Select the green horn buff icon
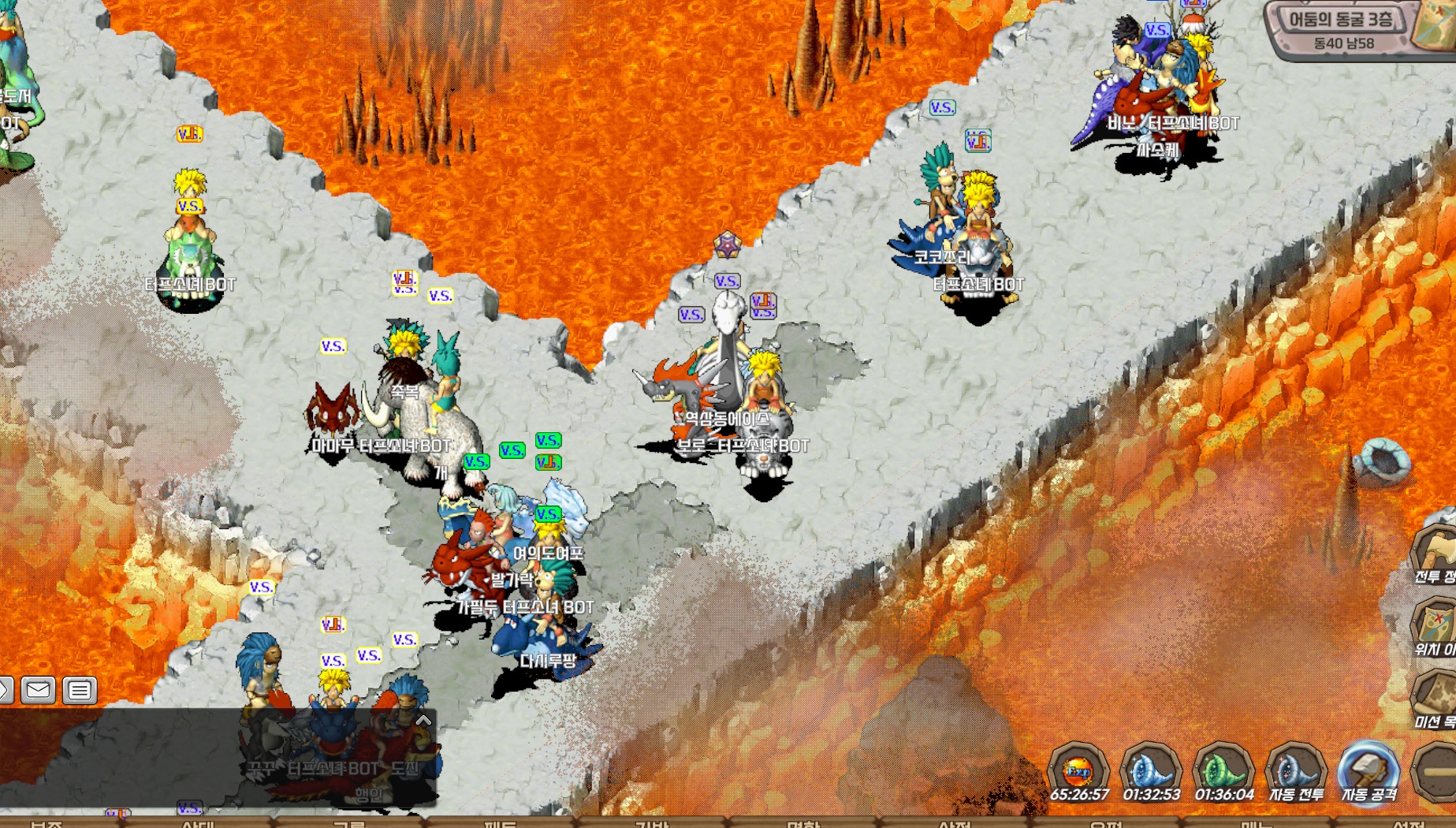This screenshot has width=1456, height=828. (1223, 770)
